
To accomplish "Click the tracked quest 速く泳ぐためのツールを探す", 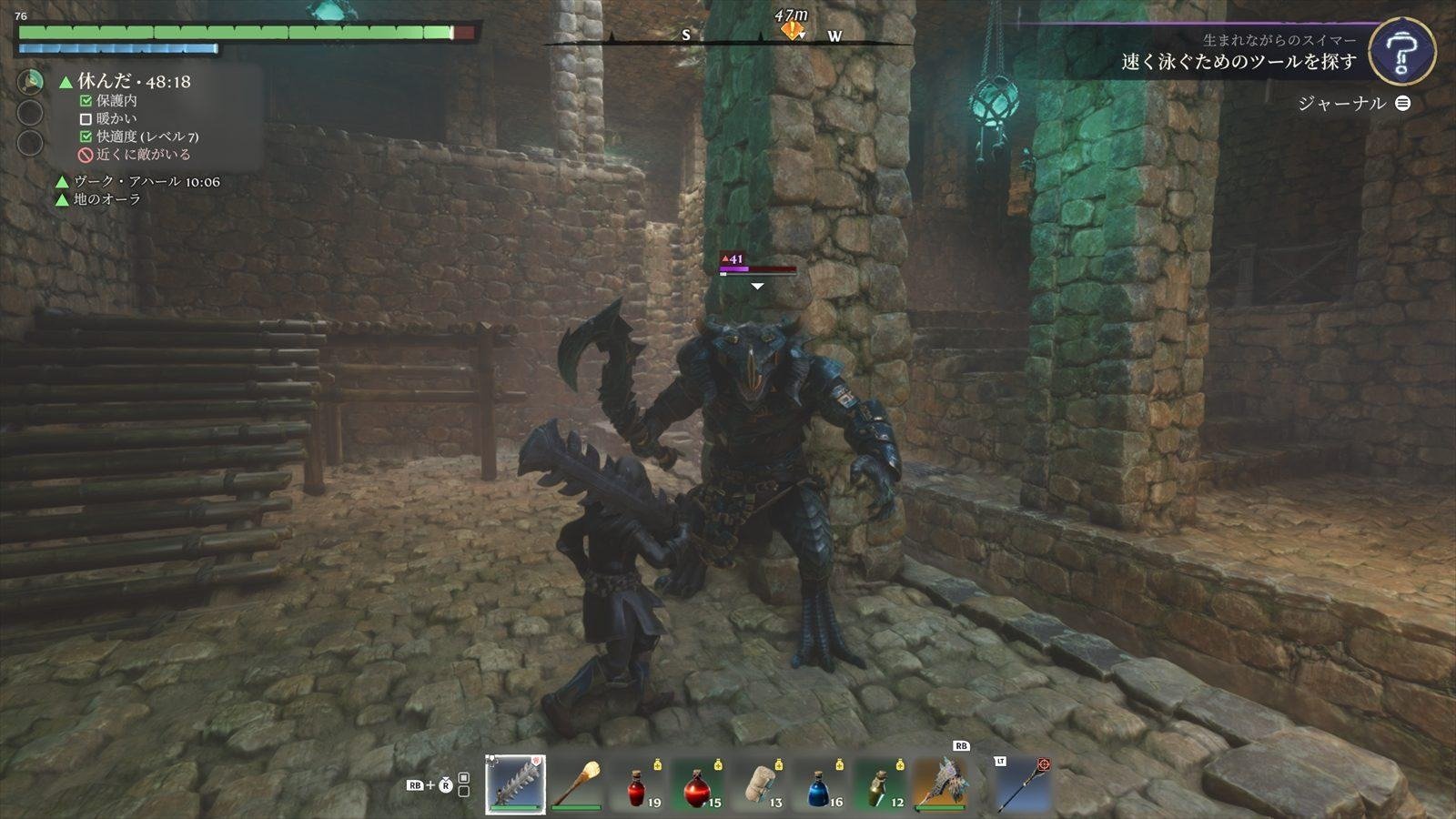I will coord(1239,62).
